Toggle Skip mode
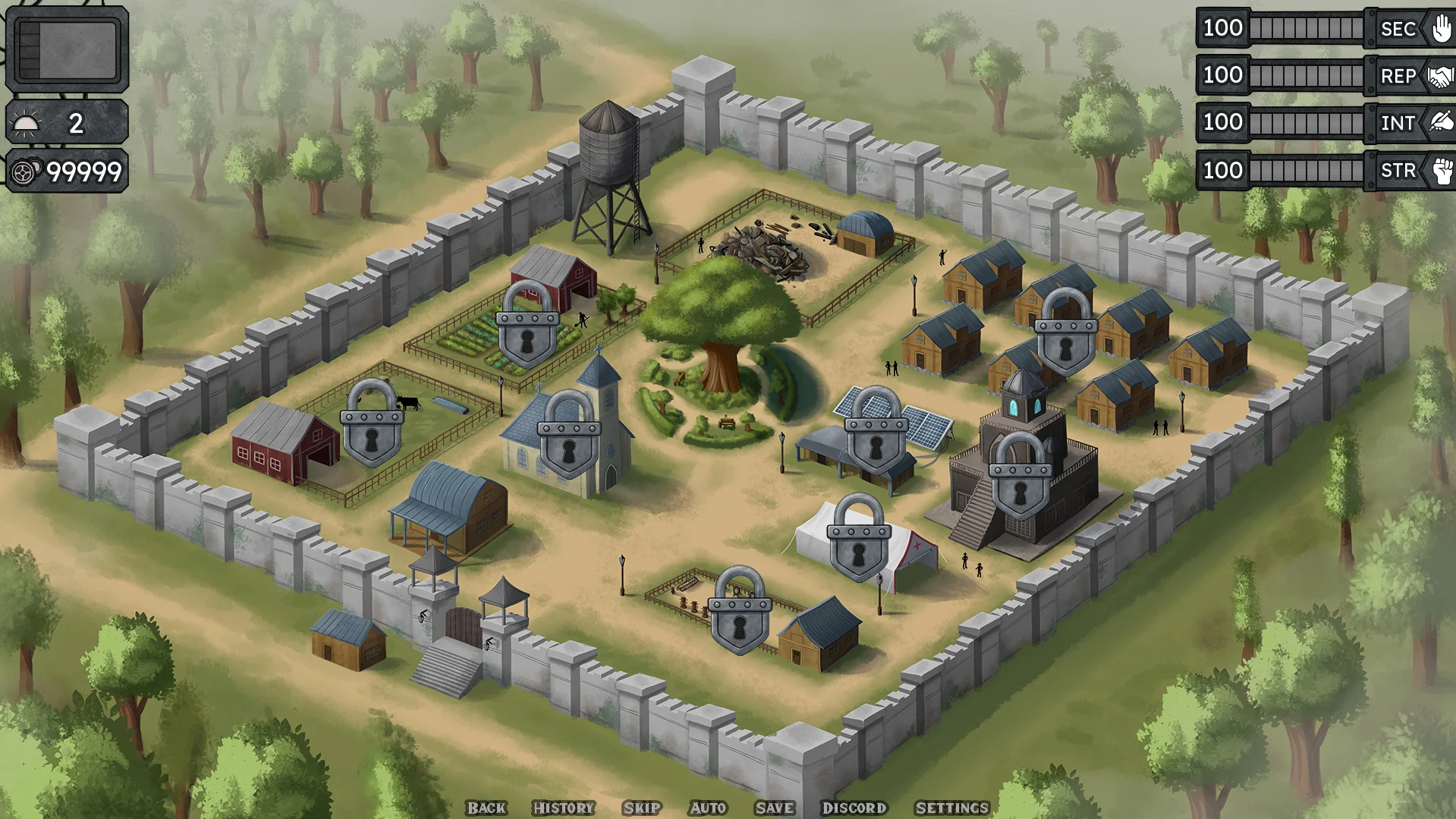 [642, 808]
